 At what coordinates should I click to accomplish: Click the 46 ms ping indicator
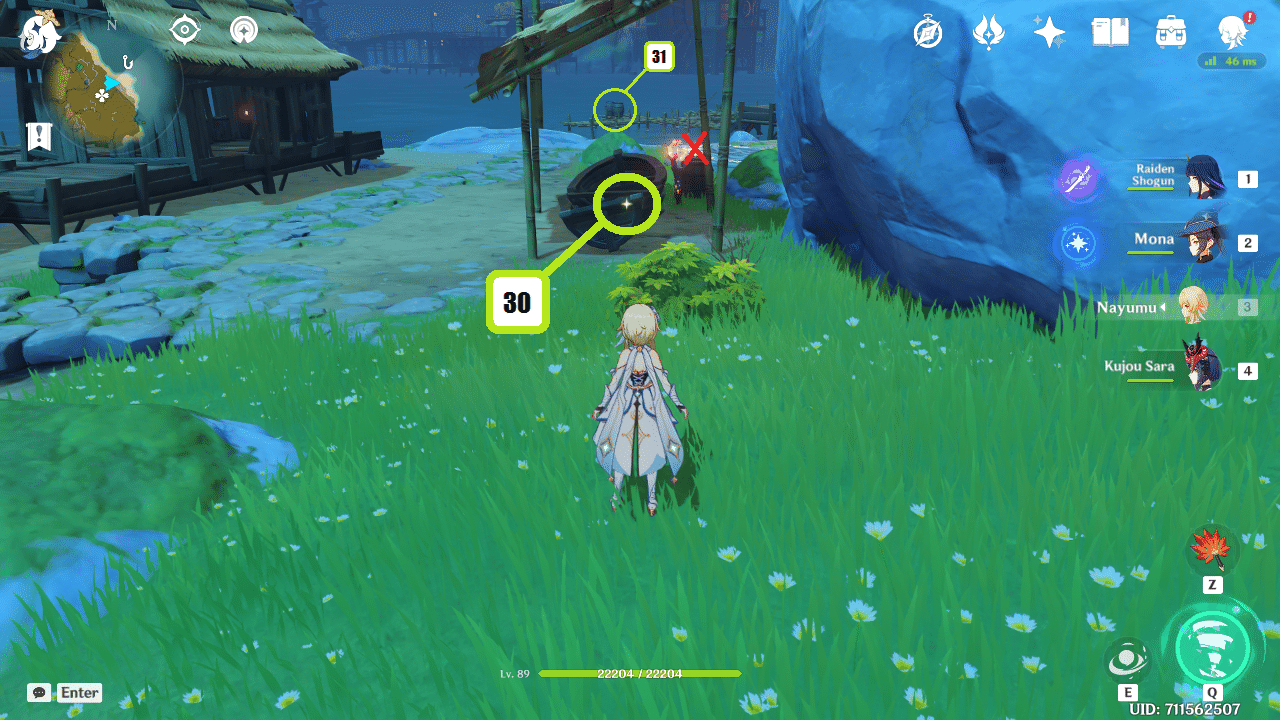tap(1233, 62)
